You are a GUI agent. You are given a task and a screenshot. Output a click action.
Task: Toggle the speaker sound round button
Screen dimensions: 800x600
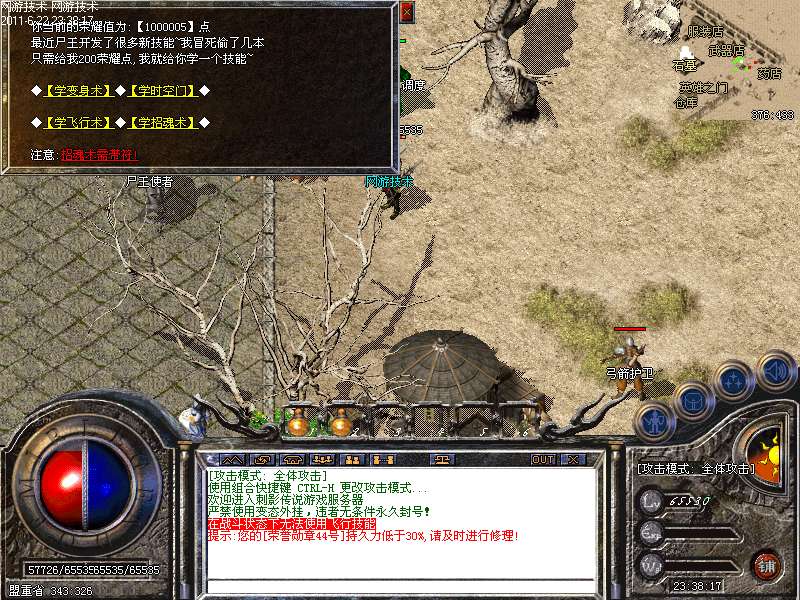[x=776, y=370]
